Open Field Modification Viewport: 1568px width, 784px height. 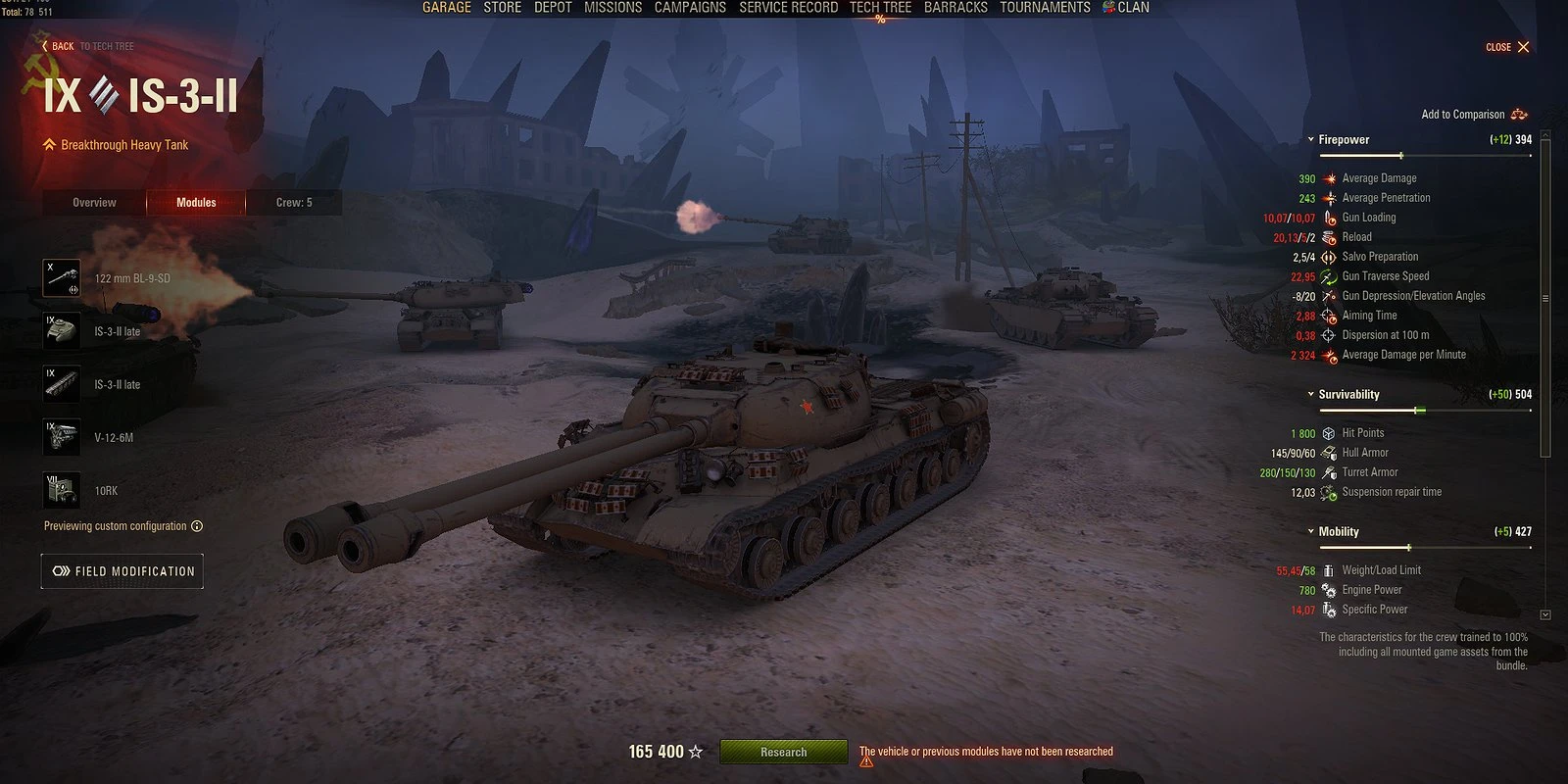click(x=122, y=570)
